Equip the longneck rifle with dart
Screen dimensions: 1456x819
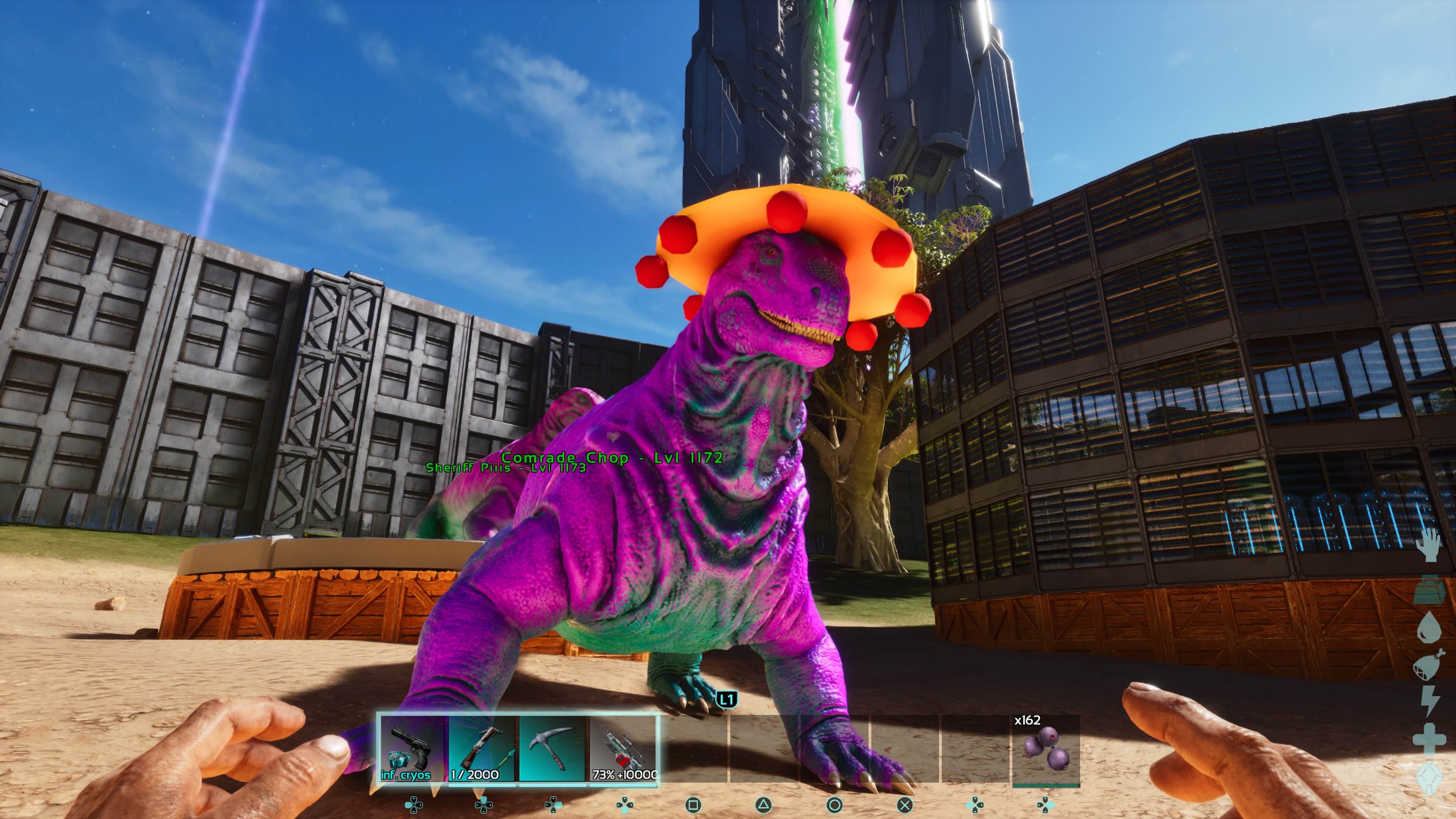pyautogui.click(x=482, y=749)
